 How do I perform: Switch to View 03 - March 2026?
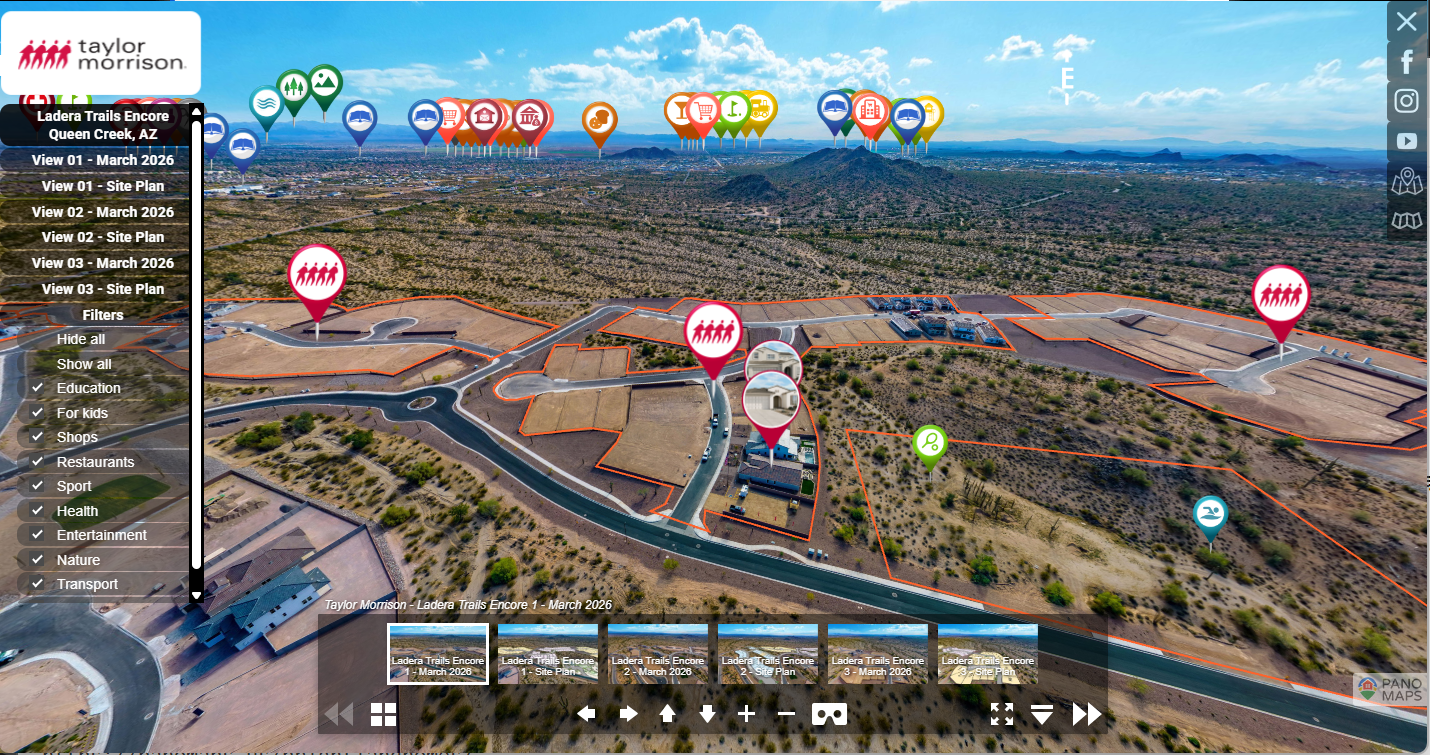click(x=102, y=263)
